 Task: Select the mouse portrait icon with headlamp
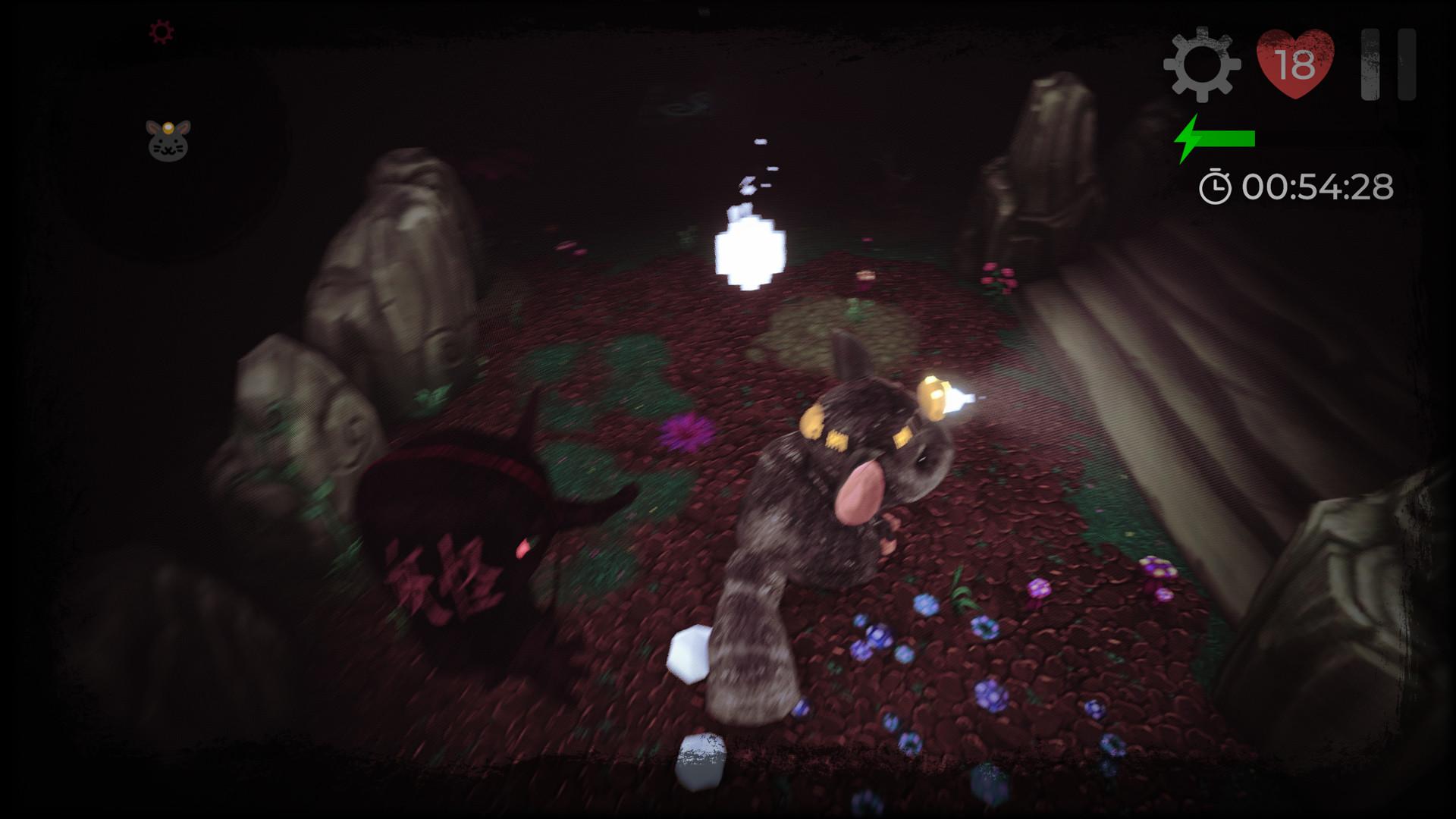pyautogui.click(x=168, y=140)
